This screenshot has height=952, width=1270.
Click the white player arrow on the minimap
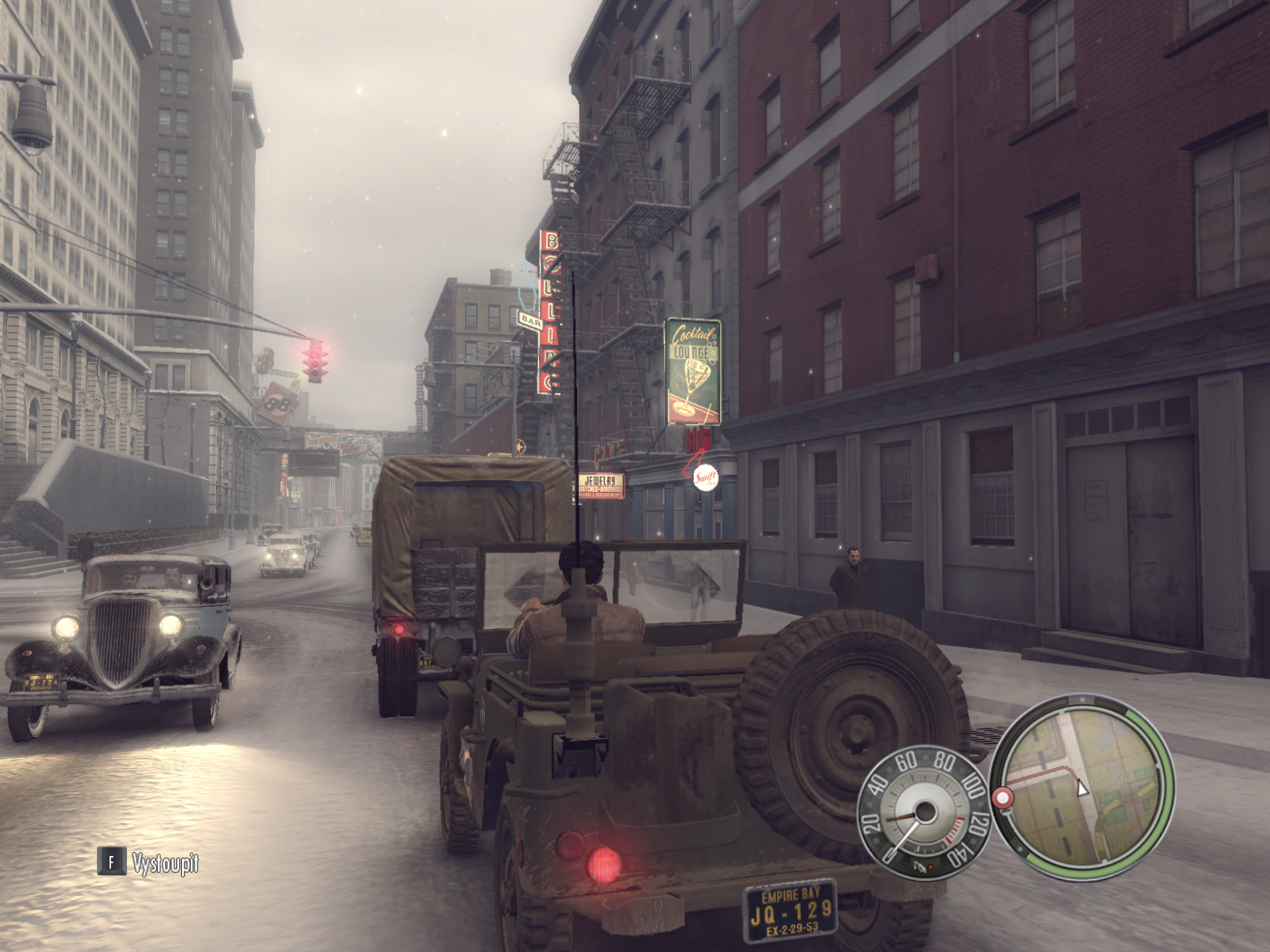click(x=1081, y=788)
